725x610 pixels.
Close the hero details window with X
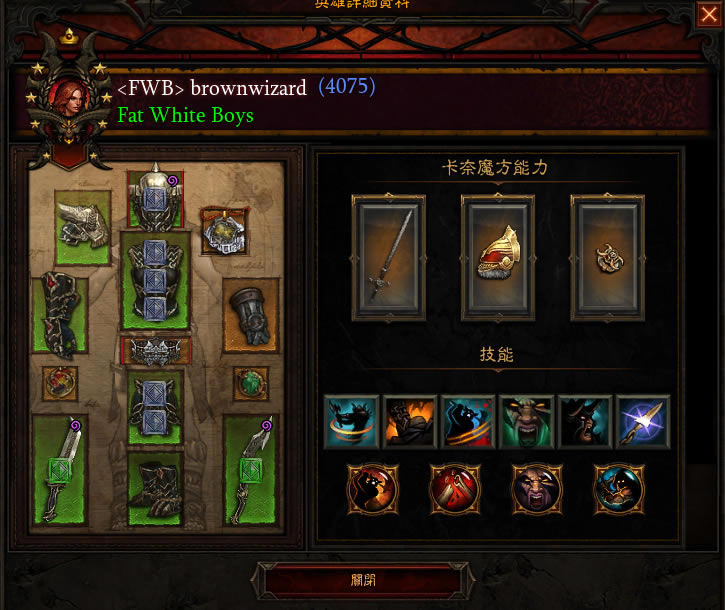[708, 14]
